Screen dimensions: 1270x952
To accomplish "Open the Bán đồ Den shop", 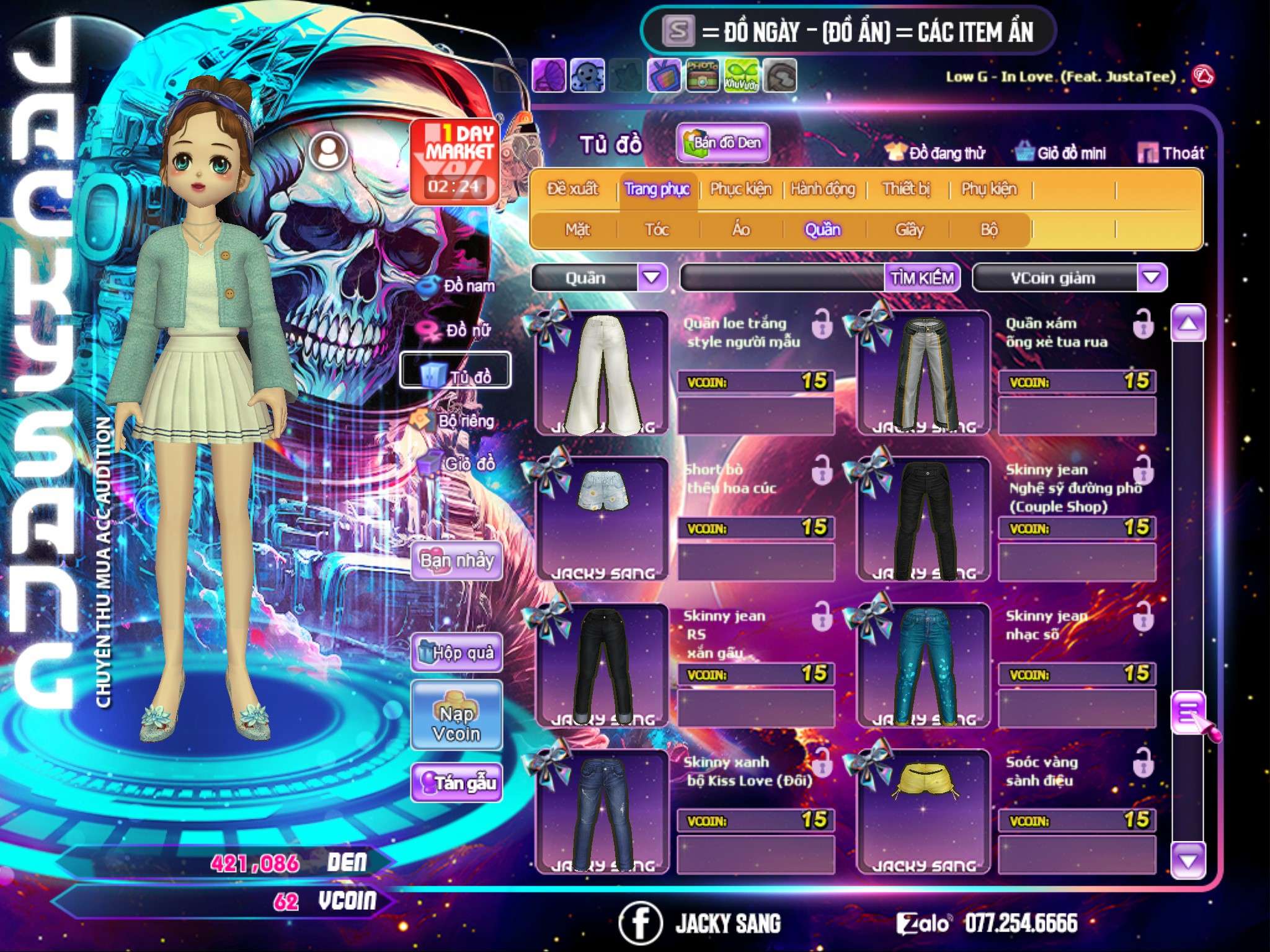I will pos(722,143).
